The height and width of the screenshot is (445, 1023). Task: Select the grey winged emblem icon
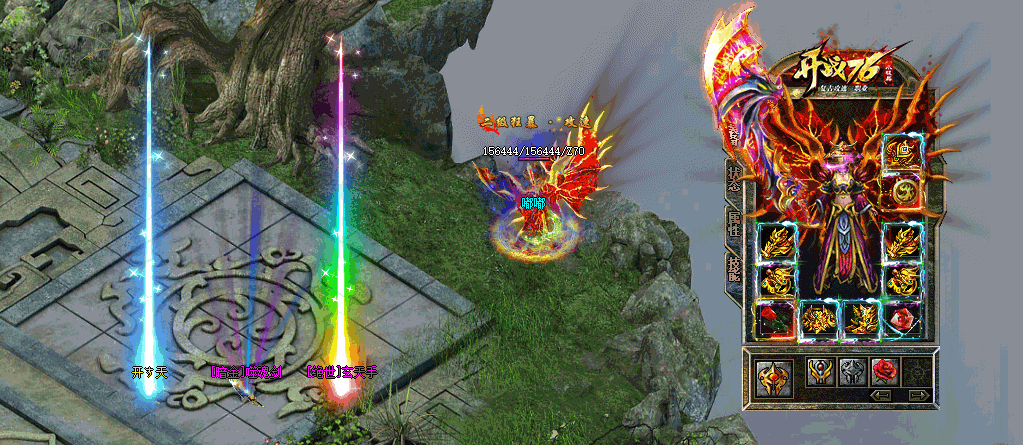(x=852, y=373)
